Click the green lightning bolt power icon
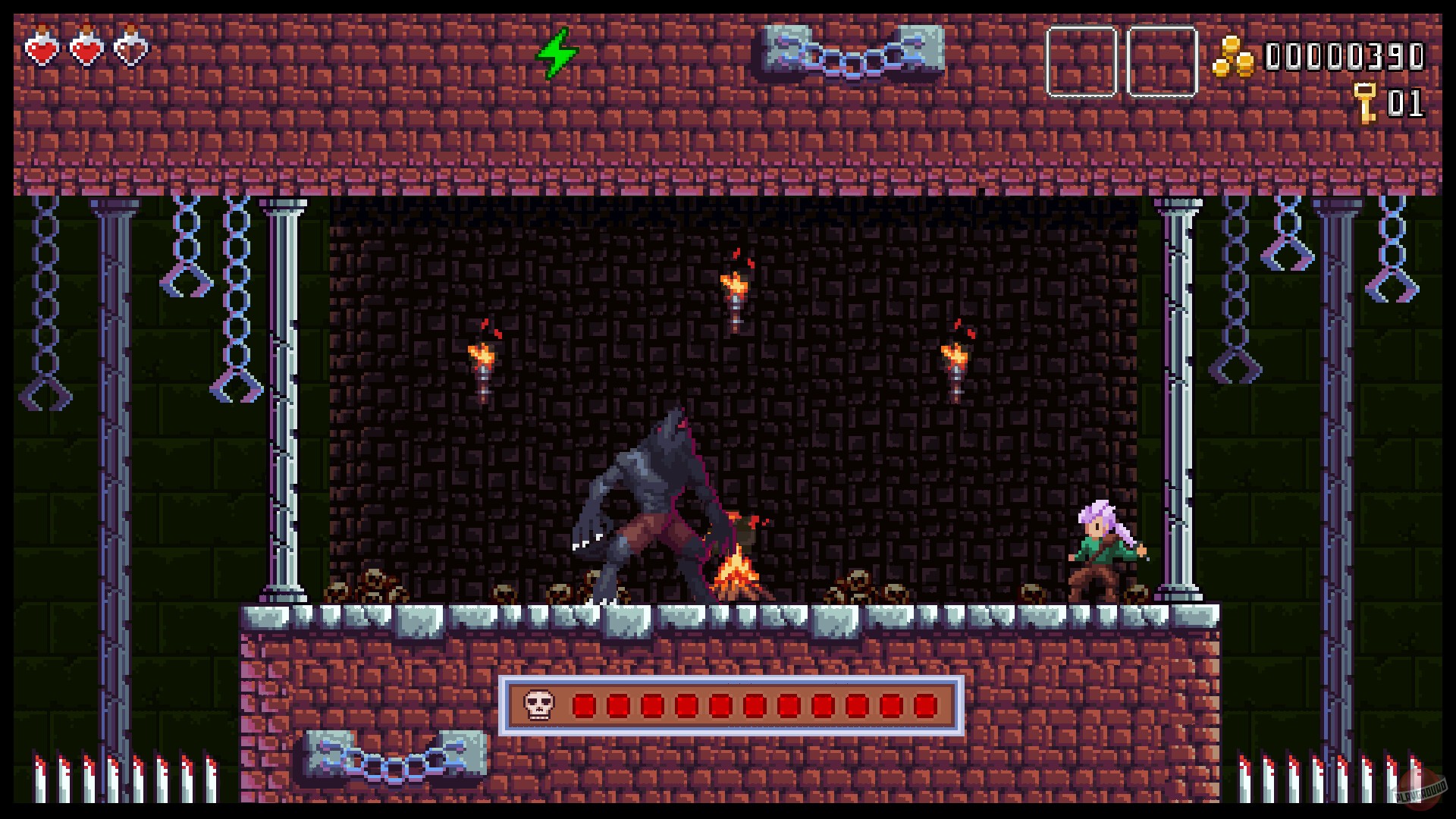 coord(559,55)
